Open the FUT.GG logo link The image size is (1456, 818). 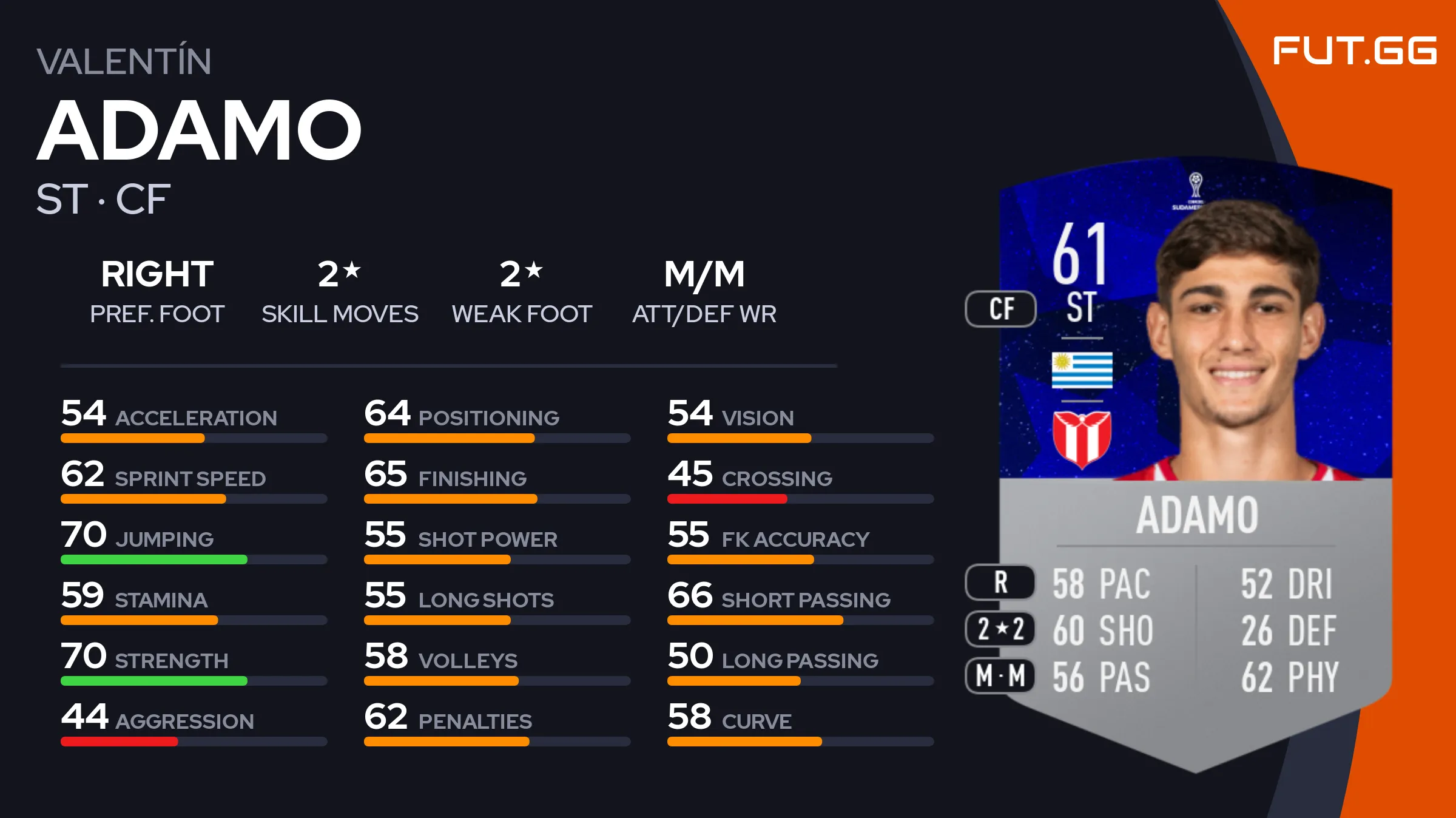click(x=1354, y=51)
